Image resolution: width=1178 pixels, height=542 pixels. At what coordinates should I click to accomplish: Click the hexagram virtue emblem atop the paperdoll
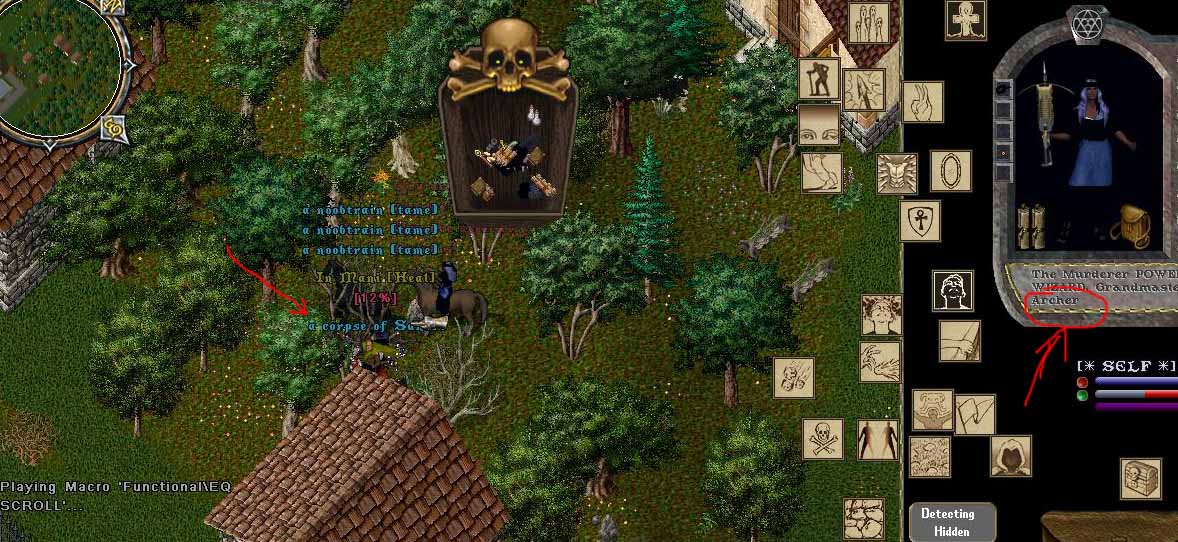tap(1085, 22)
